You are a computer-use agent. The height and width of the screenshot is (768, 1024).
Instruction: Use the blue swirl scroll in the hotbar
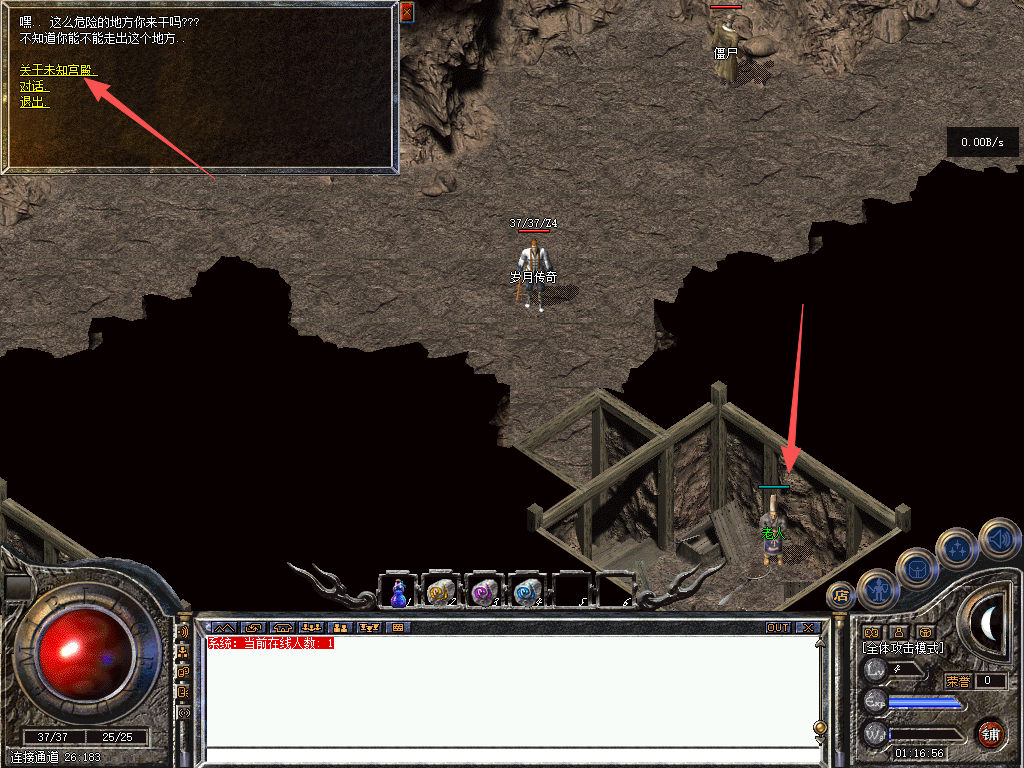[527, 593]
